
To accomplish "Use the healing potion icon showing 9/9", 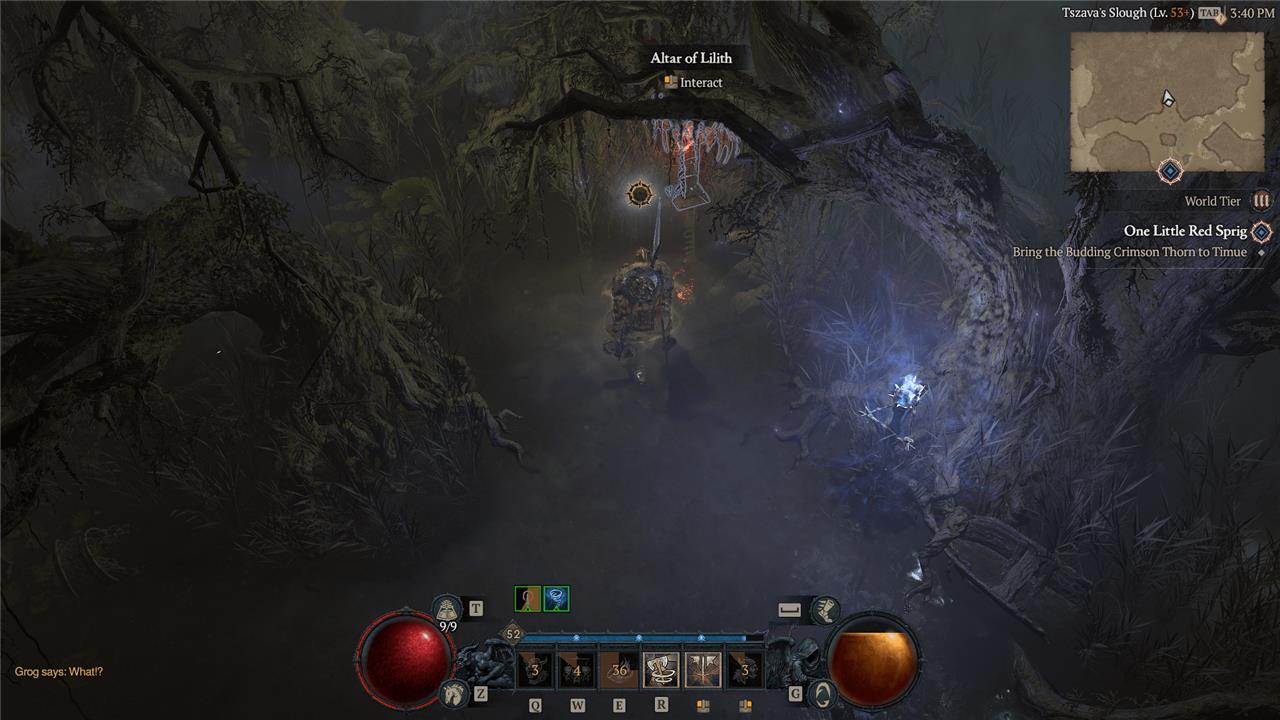I will click(447, 609).
